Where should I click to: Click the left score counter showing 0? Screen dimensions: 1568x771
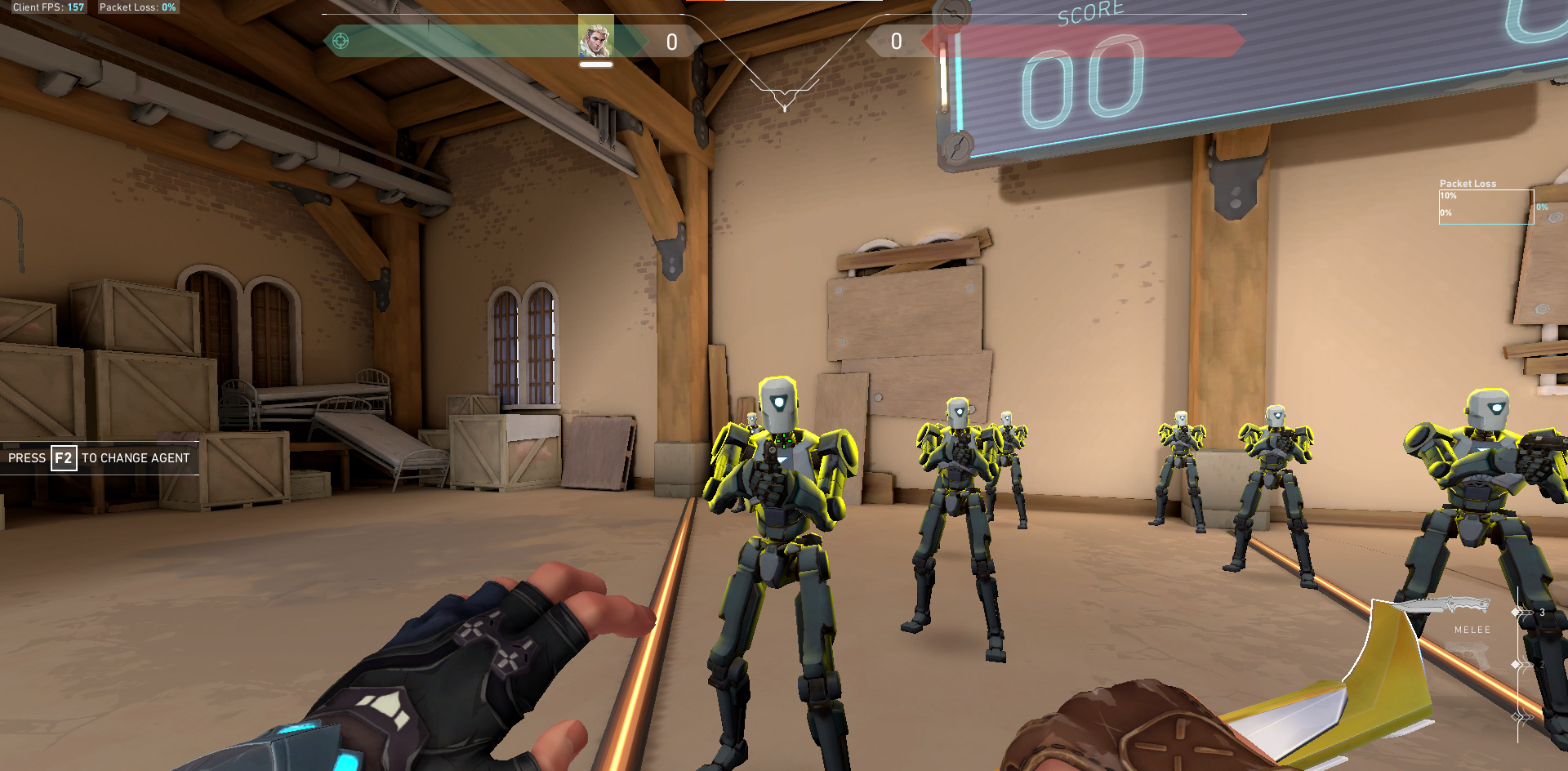pyautogui.click(x=671, y=41)
